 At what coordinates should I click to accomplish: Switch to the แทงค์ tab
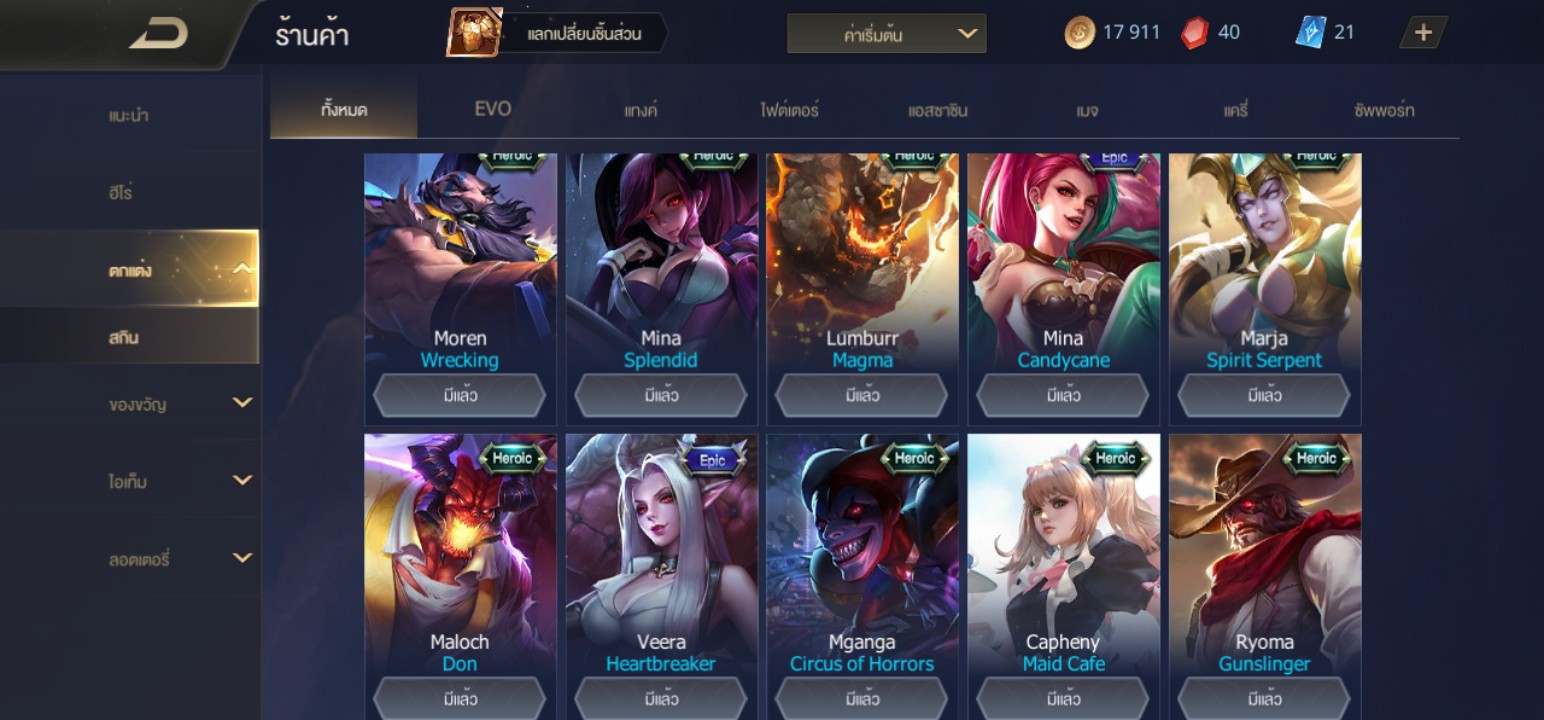(640, 110)
